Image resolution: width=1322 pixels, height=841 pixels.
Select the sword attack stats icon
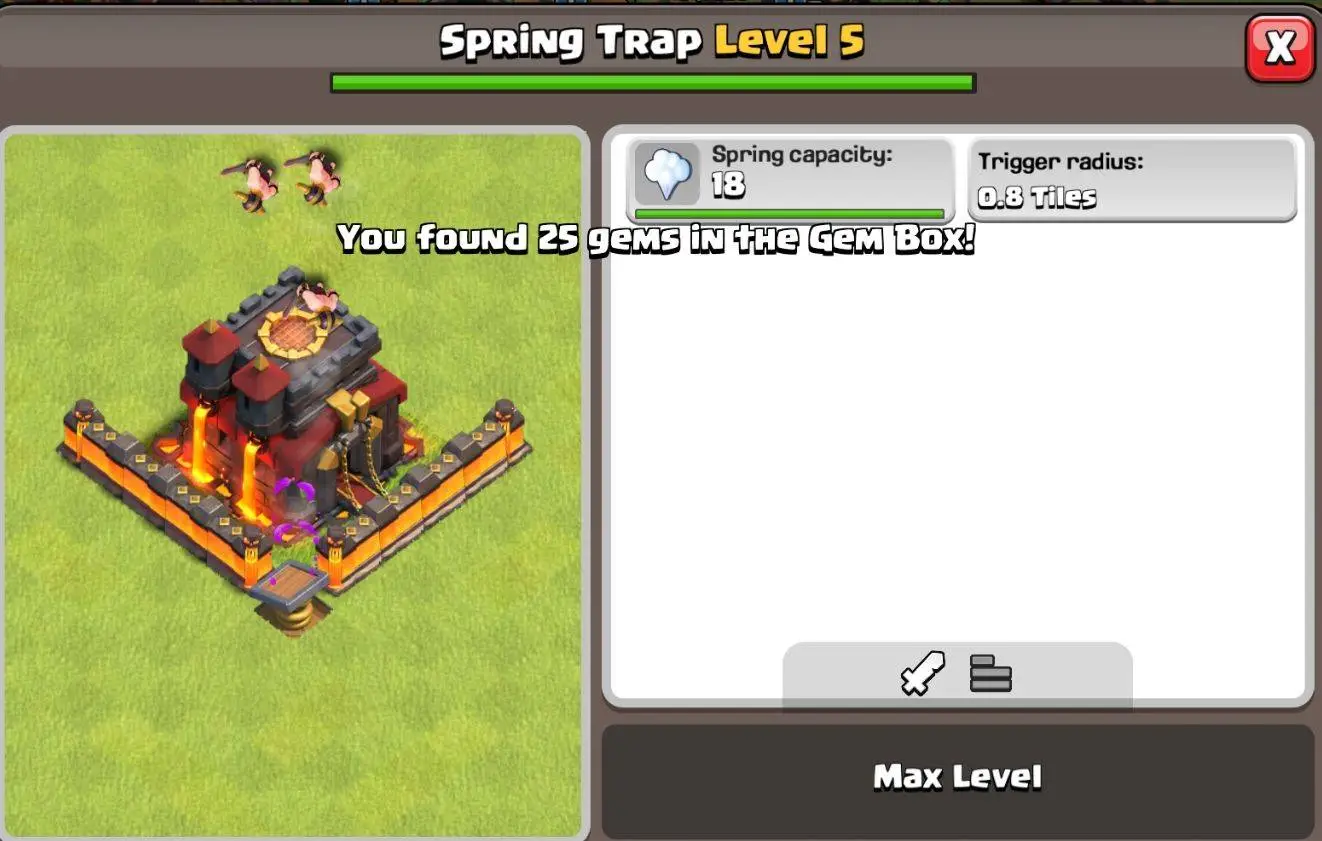point(921,674)
